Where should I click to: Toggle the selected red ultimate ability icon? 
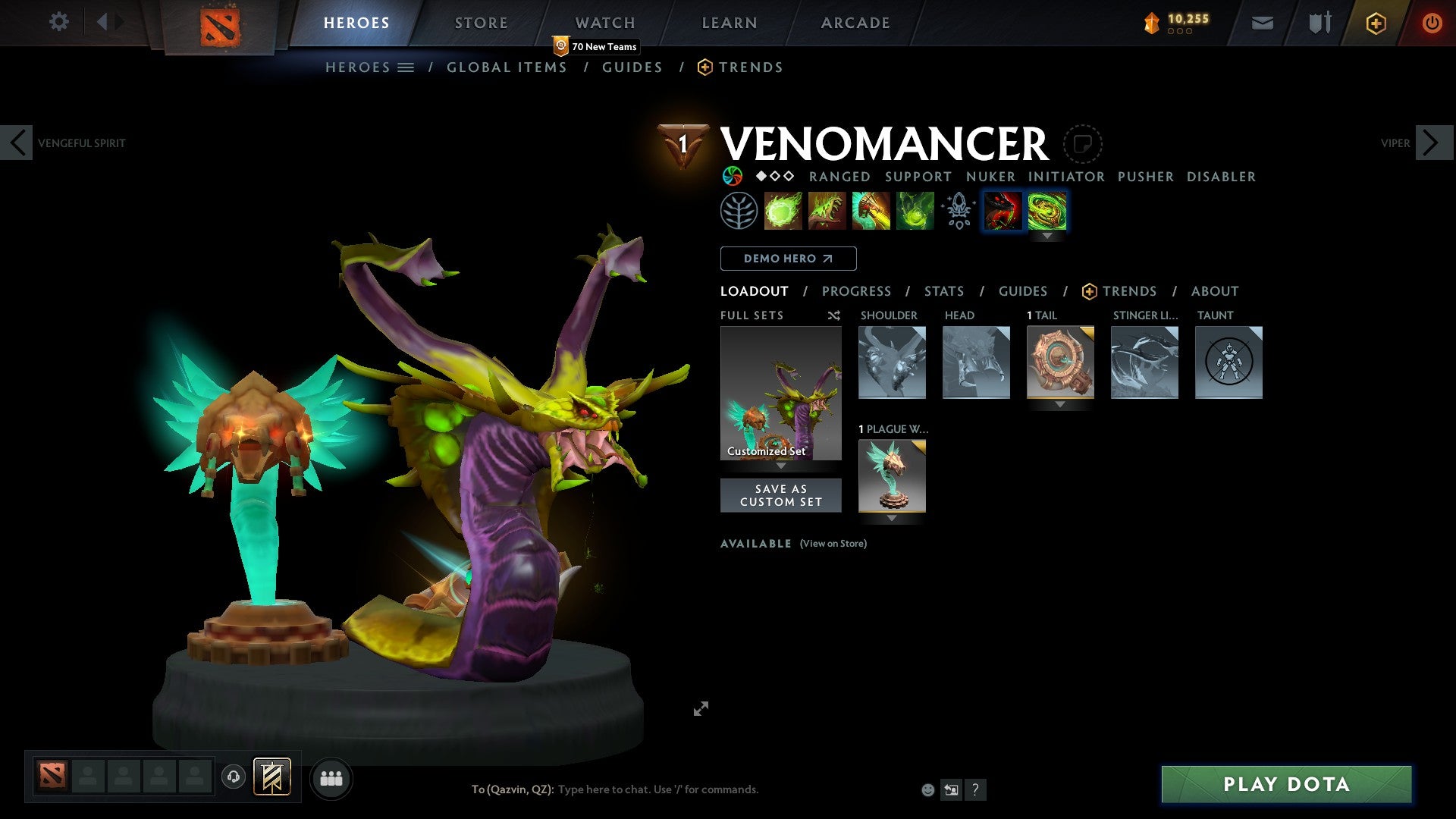[x=1003, y=210]
